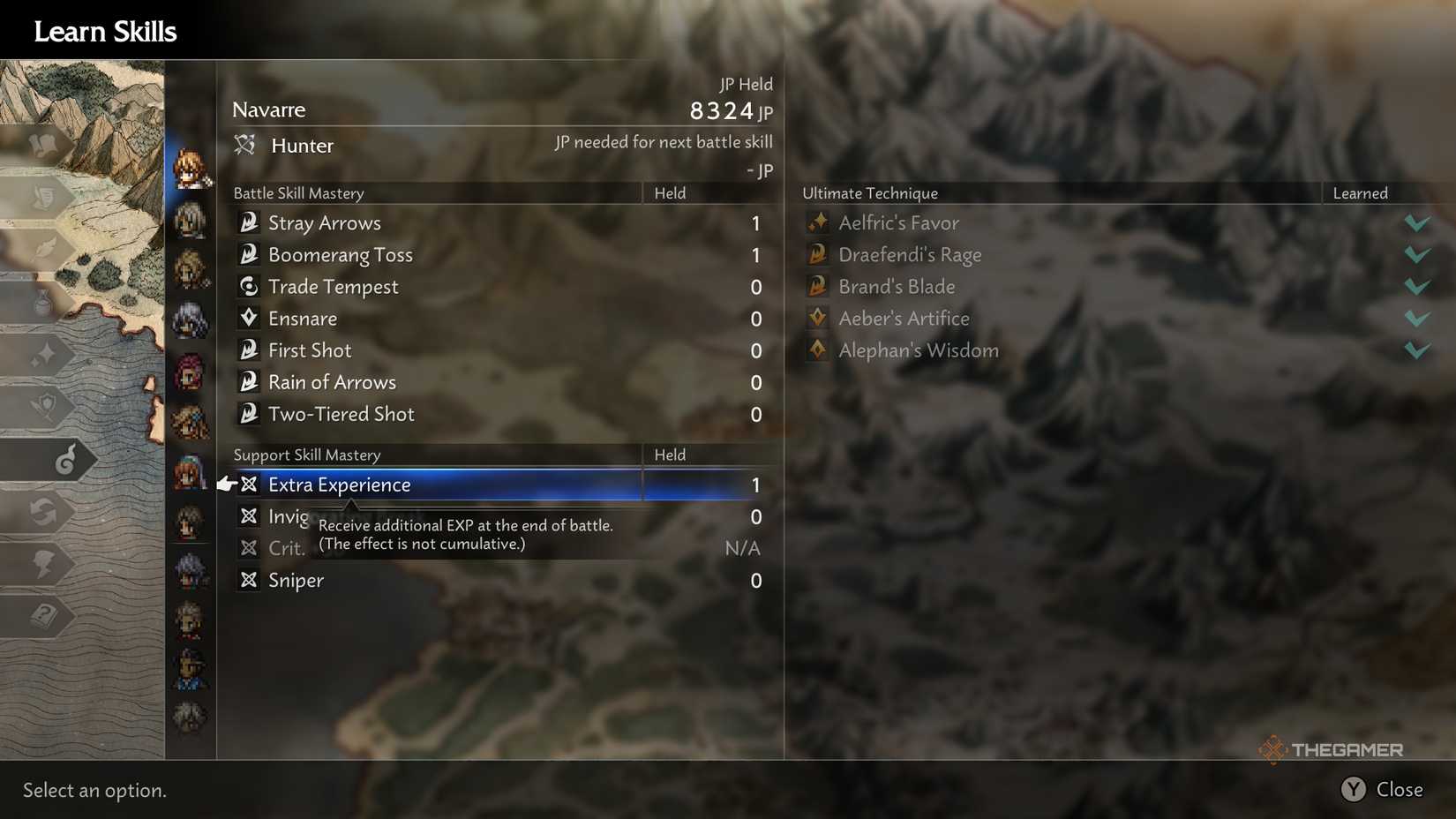This screenshot has width=1456, height=819.
Task: Switch to the second character portrait tab
Action: click(x=191, y=220)
